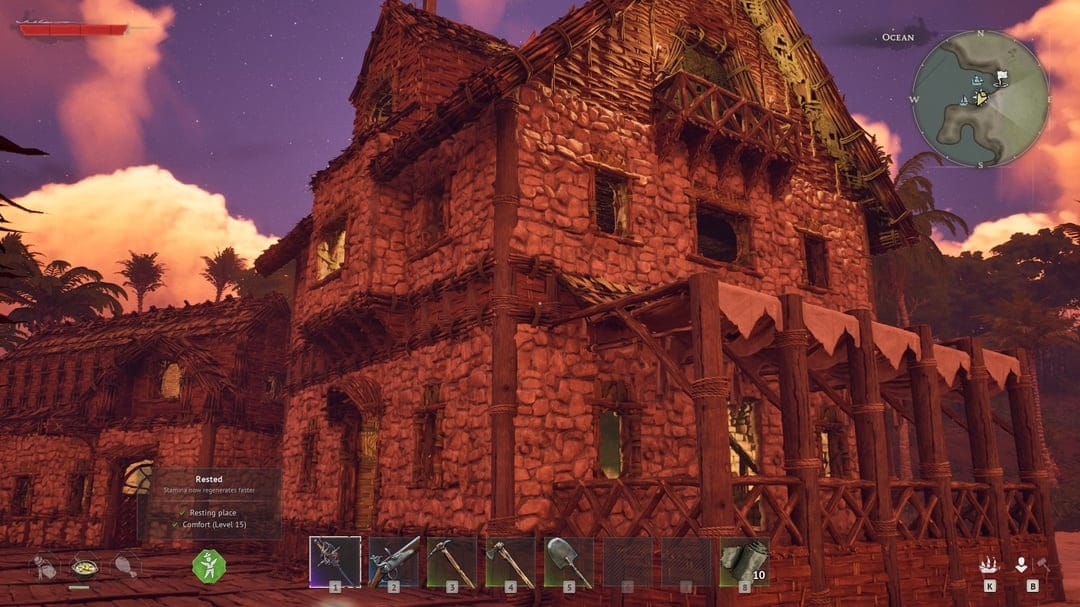
Task: Click the bottle drink slot
Action: tap(45, 566)
